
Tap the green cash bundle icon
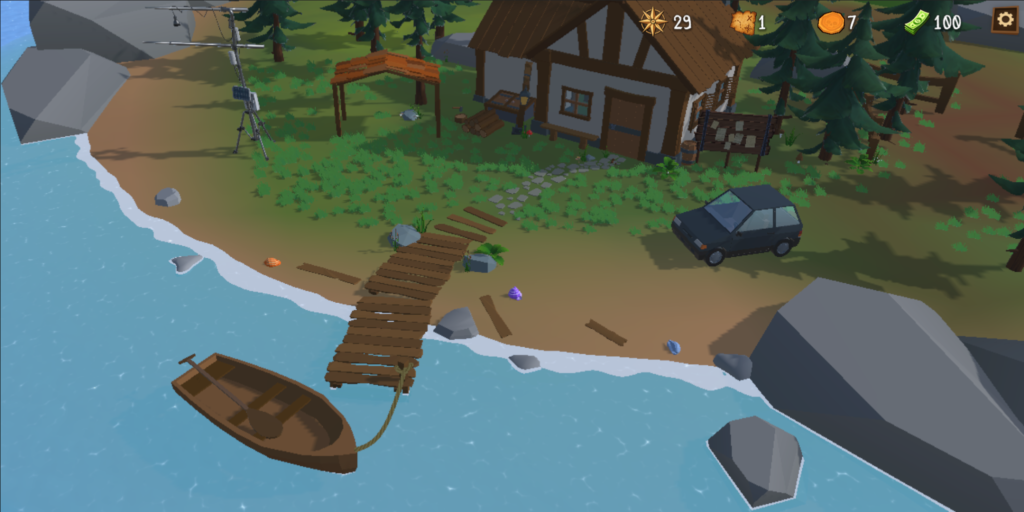pos(917,22)
